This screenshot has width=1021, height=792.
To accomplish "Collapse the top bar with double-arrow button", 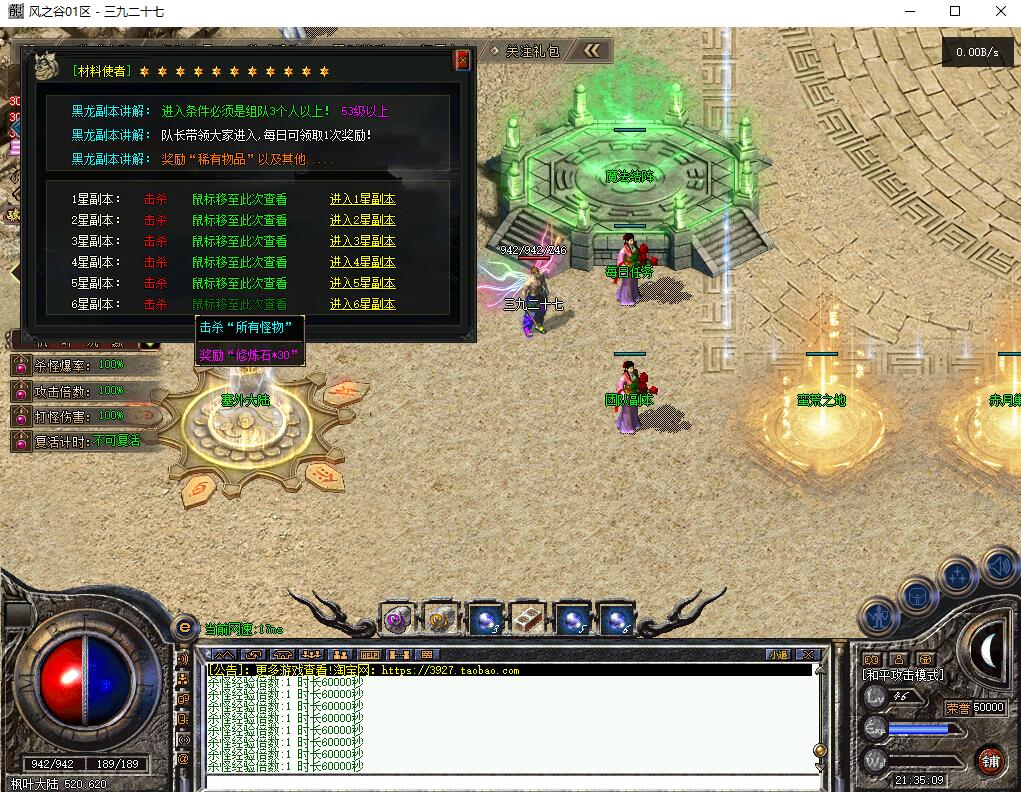I will [x=592, y=51].
